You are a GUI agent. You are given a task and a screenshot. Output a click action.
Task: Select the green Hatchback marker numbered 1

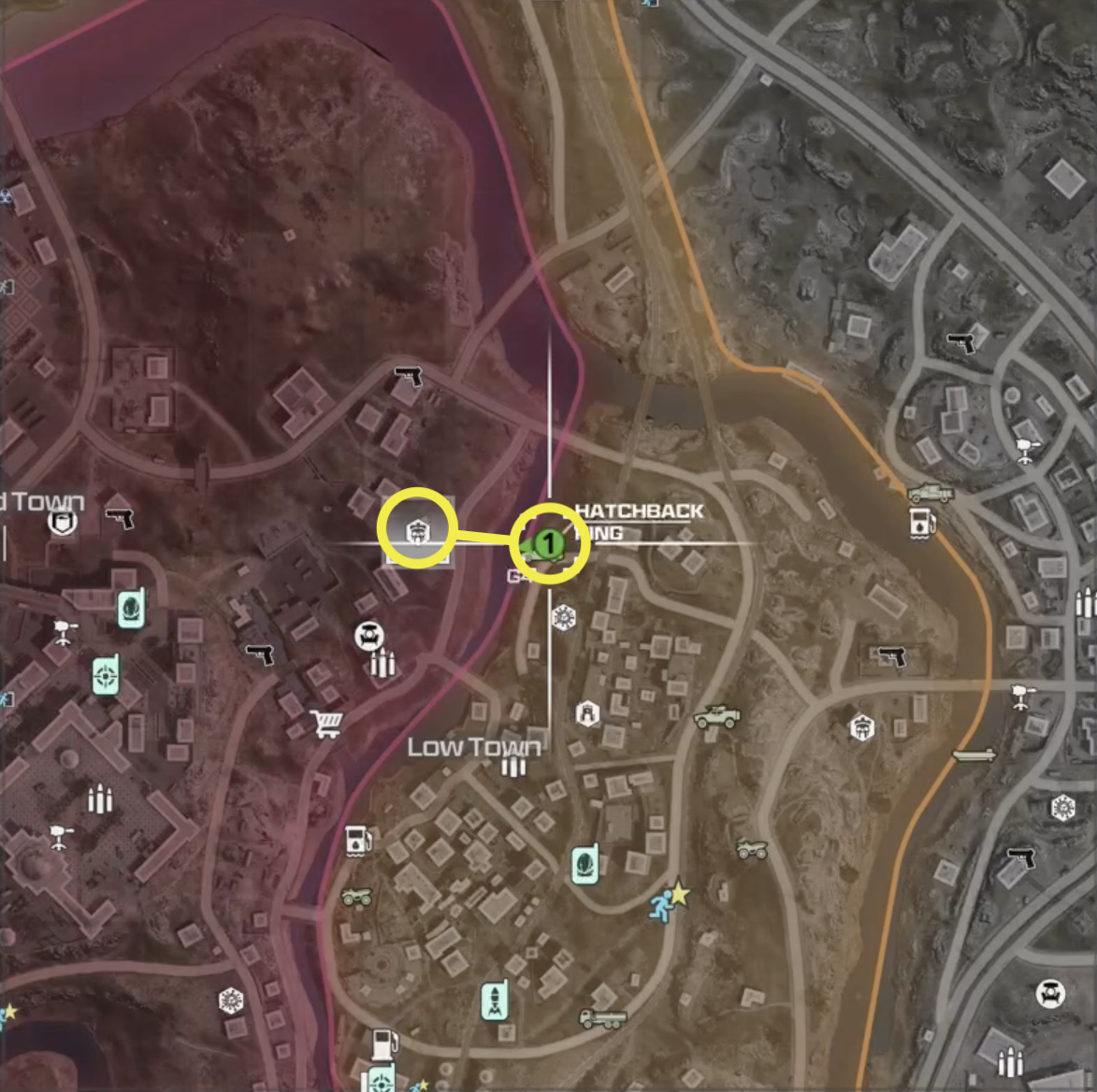pyautogui.click(x=550, y=542)
